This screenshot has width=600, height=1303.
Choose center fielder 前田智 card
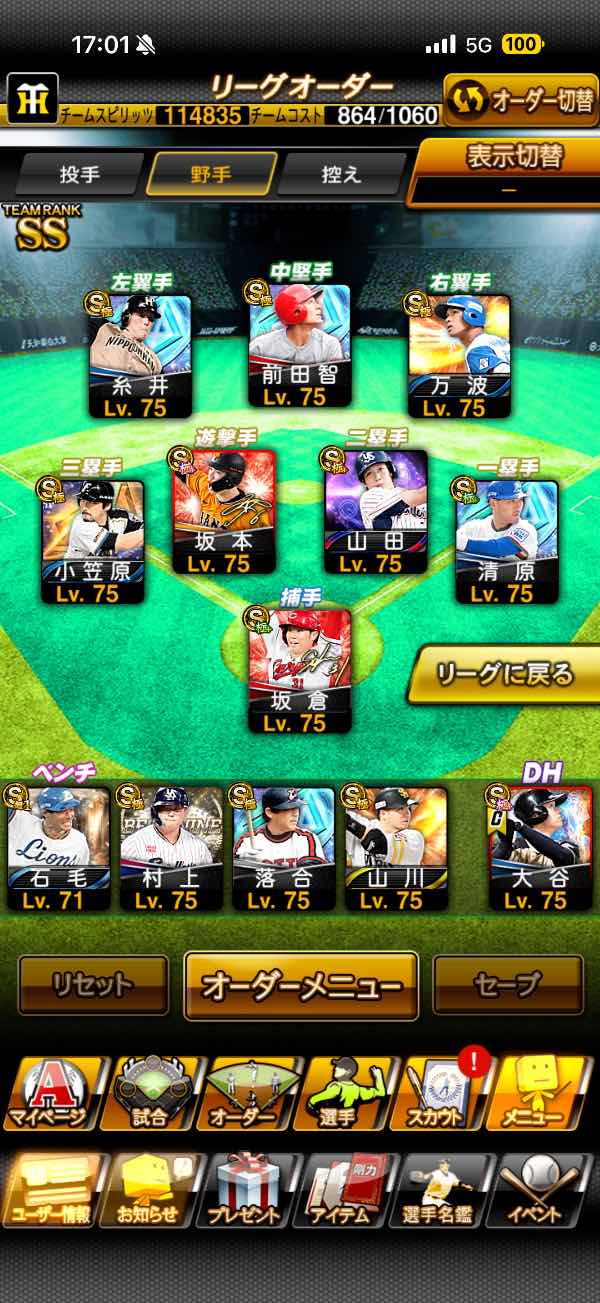(299, 346)
